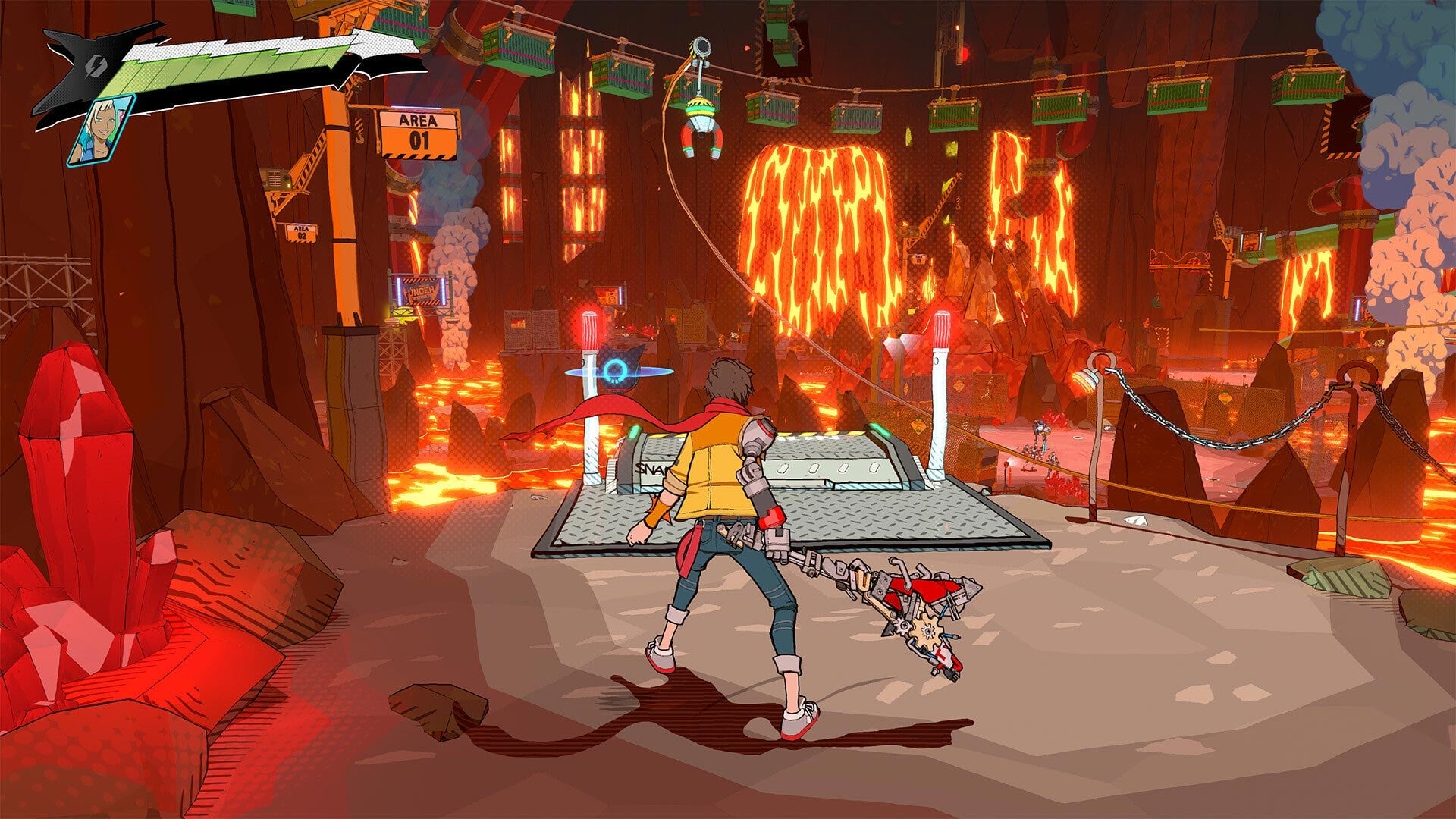The width and height of the screenshot is (1456, 819).
Task: Toggle the left red warning beacon light
Action: pos(589,328)
